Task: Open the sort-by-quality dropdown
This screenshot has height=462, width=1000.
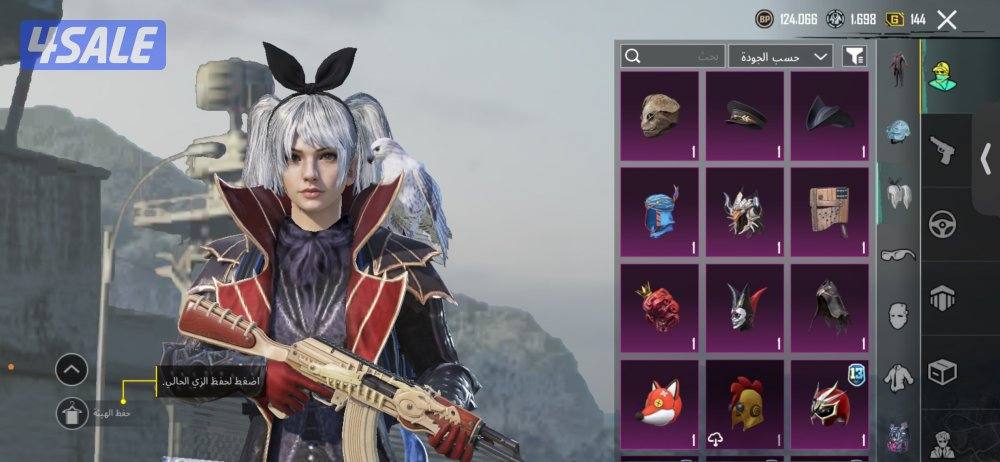Action: coord(780,56)
